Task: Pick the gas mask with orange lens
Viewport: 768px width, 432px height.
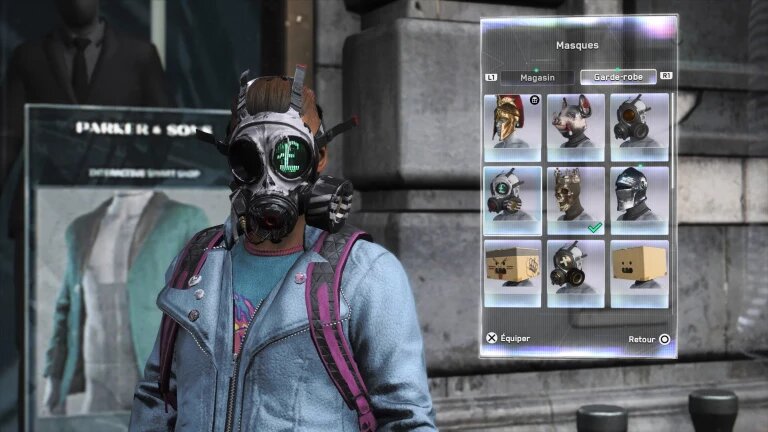Action: tap(638, 126)
